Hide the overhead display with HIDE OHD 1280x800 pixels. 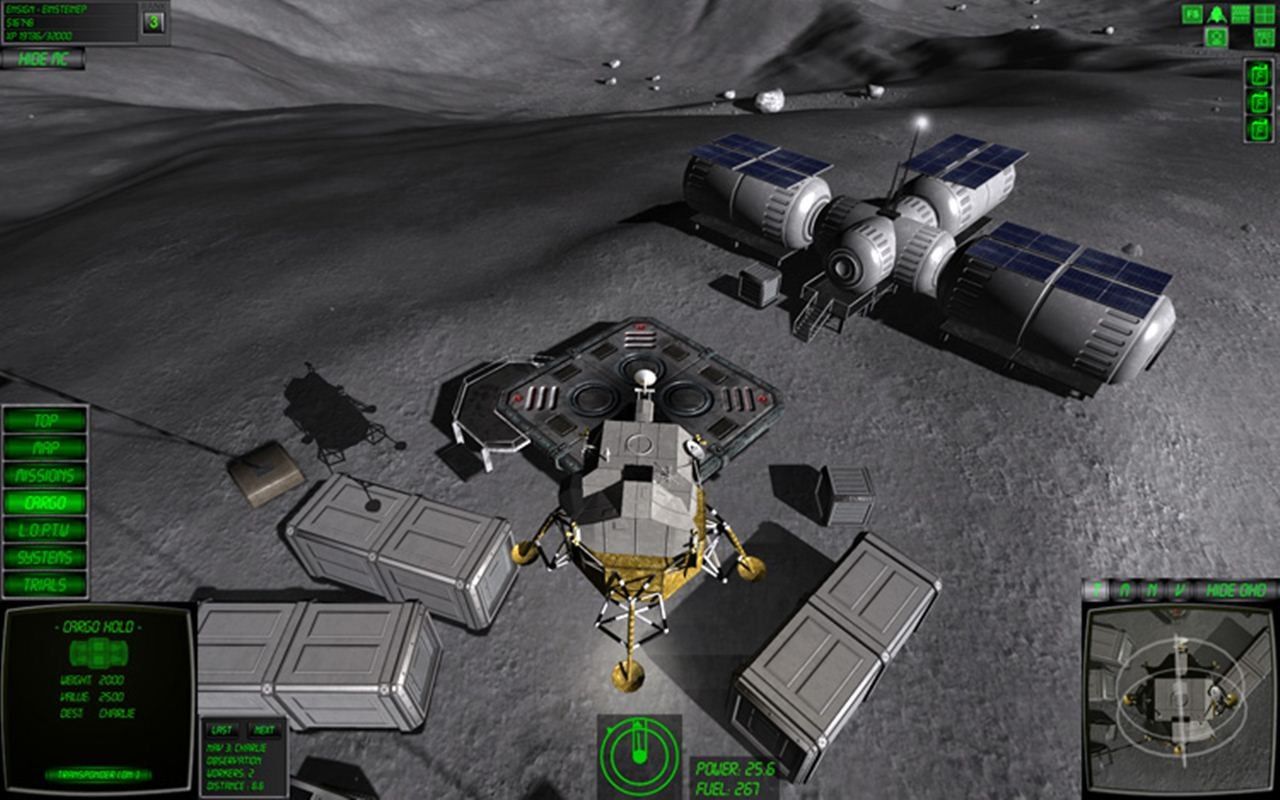coord(1236,590)
